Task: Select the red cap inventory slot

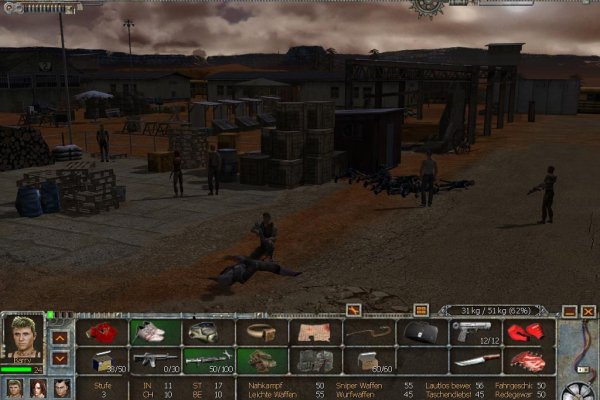Action: click(x=101, y=332)
